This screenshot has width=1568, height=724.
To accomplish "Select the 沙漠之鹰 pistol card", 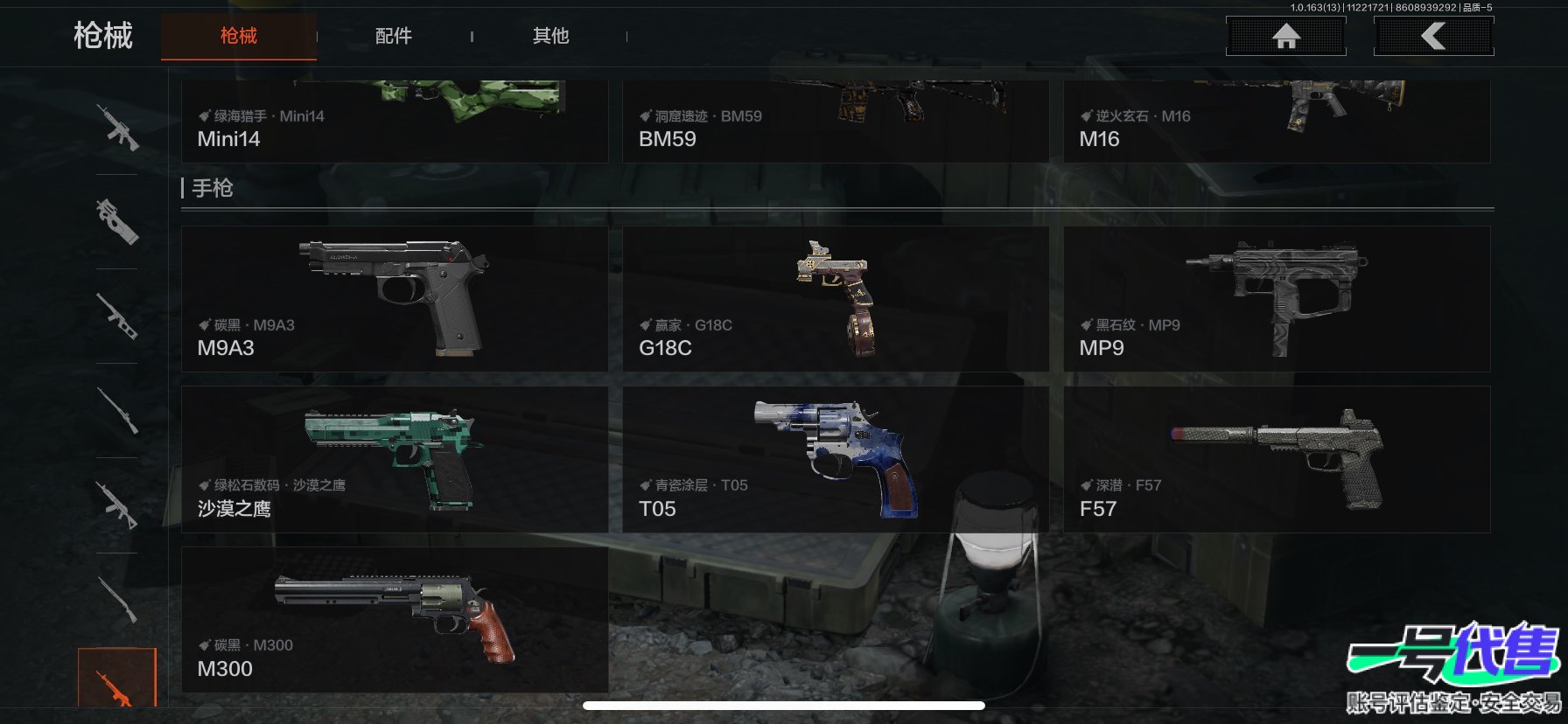I will (x=394, y=459).
